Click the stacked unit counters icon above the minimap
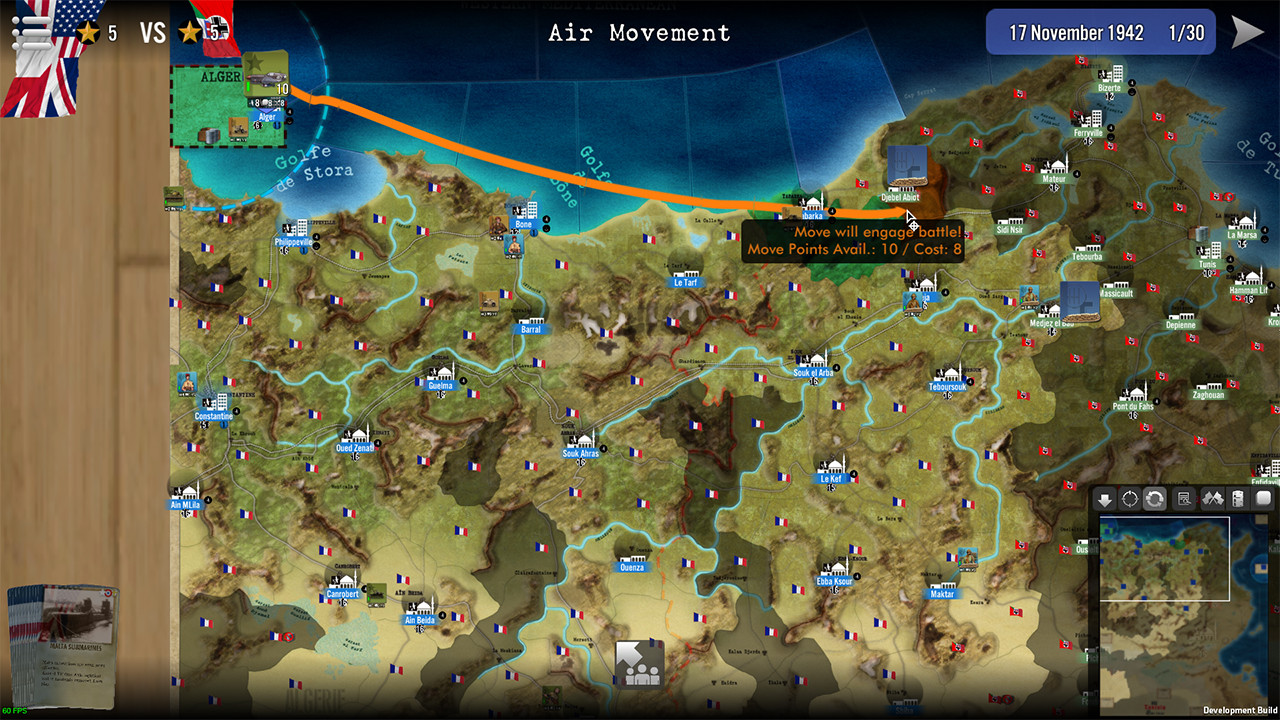 pos(1239,499)
